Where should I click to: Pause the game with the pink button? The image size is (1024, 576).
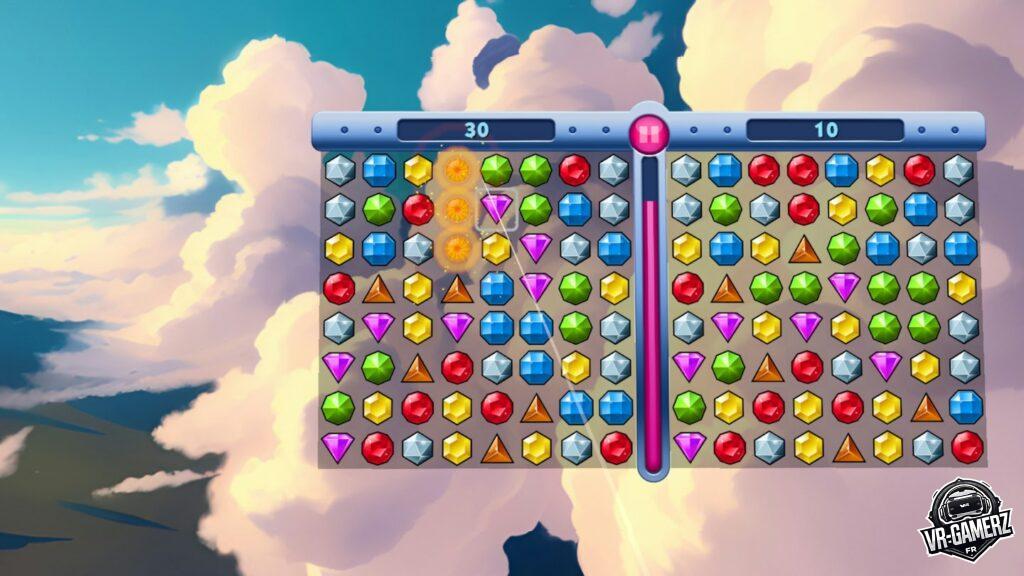(x=649, y=131)
